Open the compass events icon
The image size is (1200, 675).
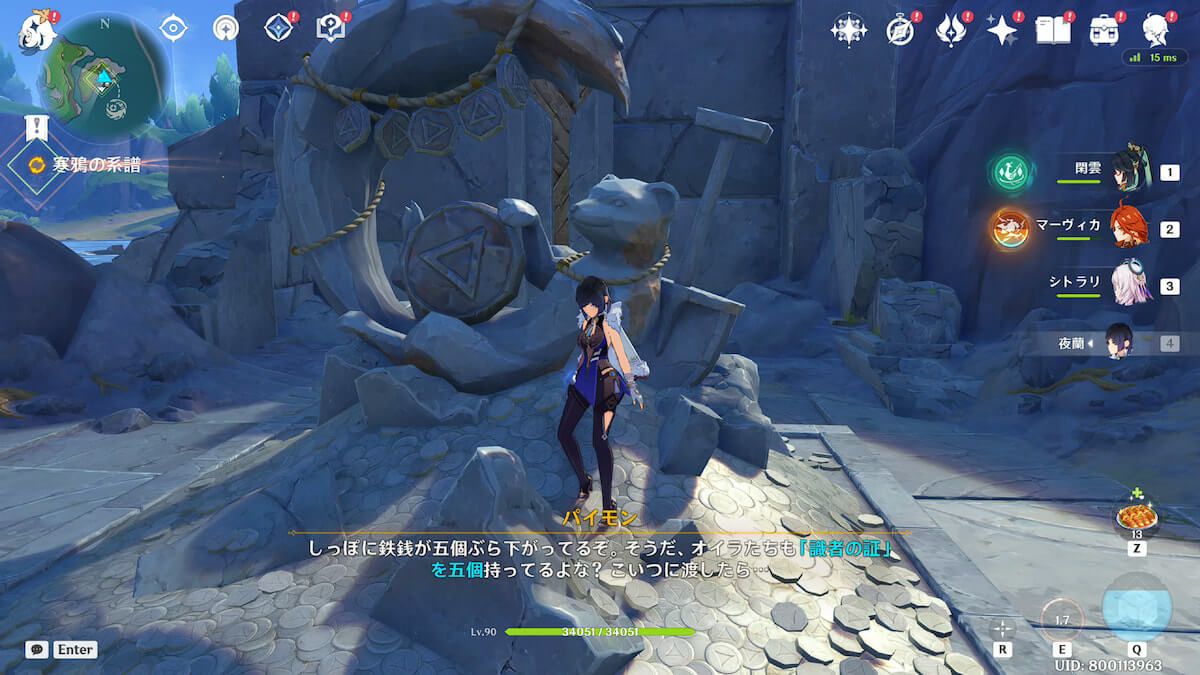tap(900, 30)
